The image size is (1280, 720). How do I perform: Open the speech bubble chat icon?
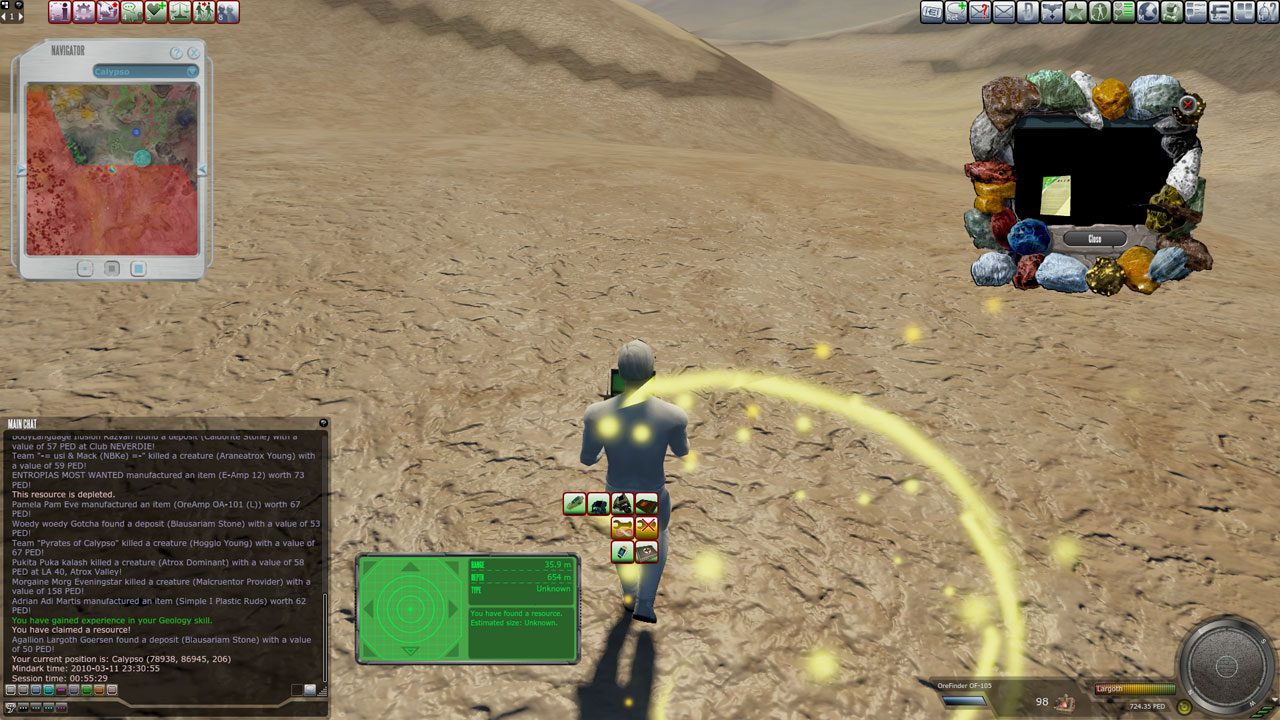point(132,12)
